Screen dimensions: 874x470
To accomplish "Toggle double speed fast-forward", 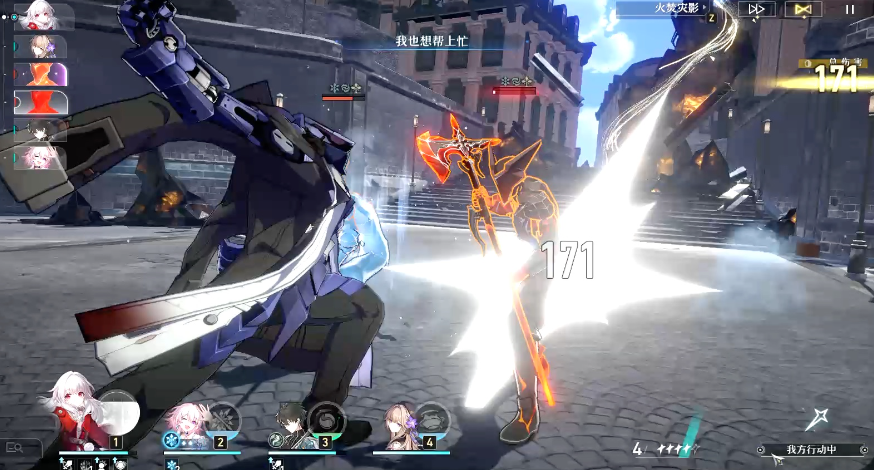I will [756, 9].
